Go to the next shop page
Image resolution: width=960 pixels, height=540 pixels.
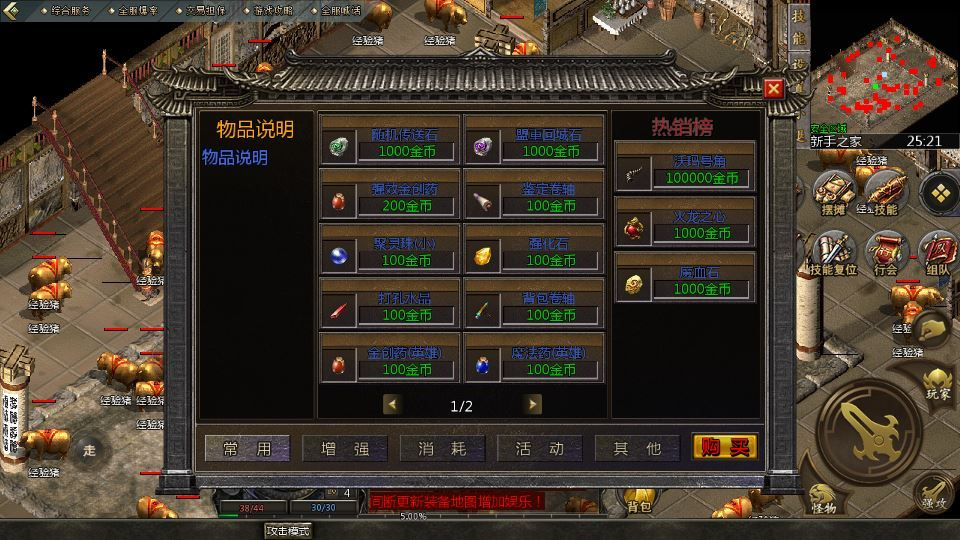pyautogui.click(x=533, y=404)
